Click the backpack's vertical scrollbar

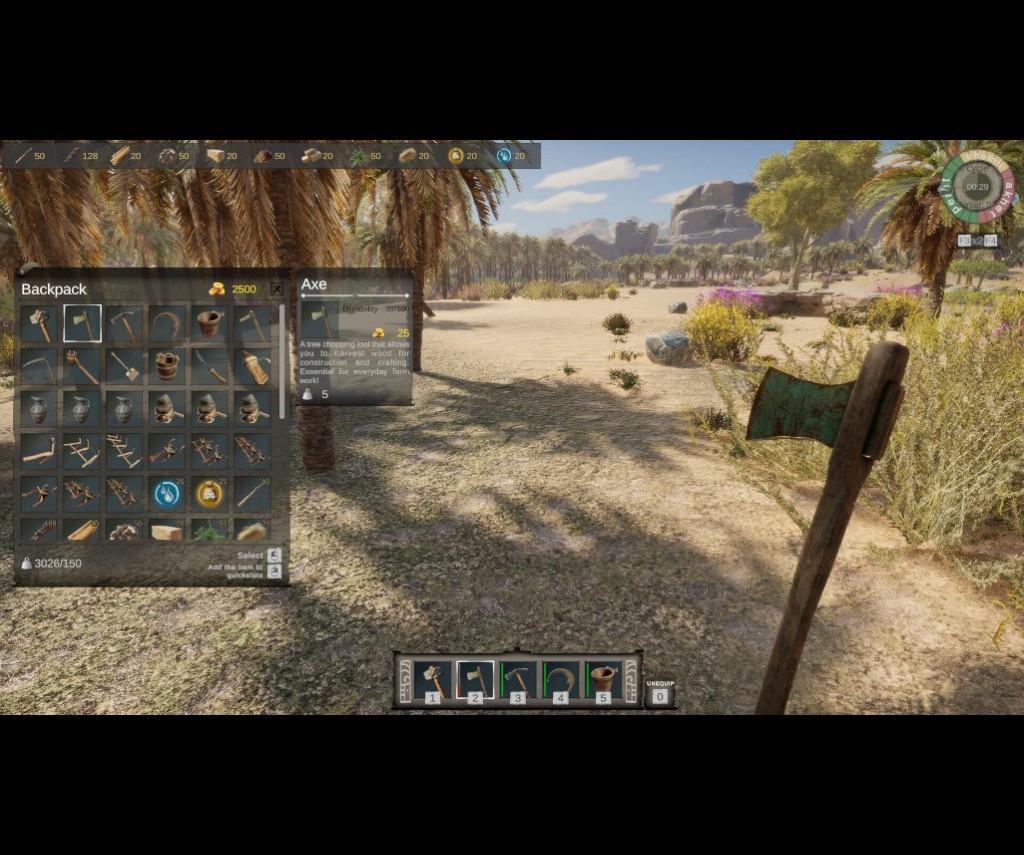283,362
